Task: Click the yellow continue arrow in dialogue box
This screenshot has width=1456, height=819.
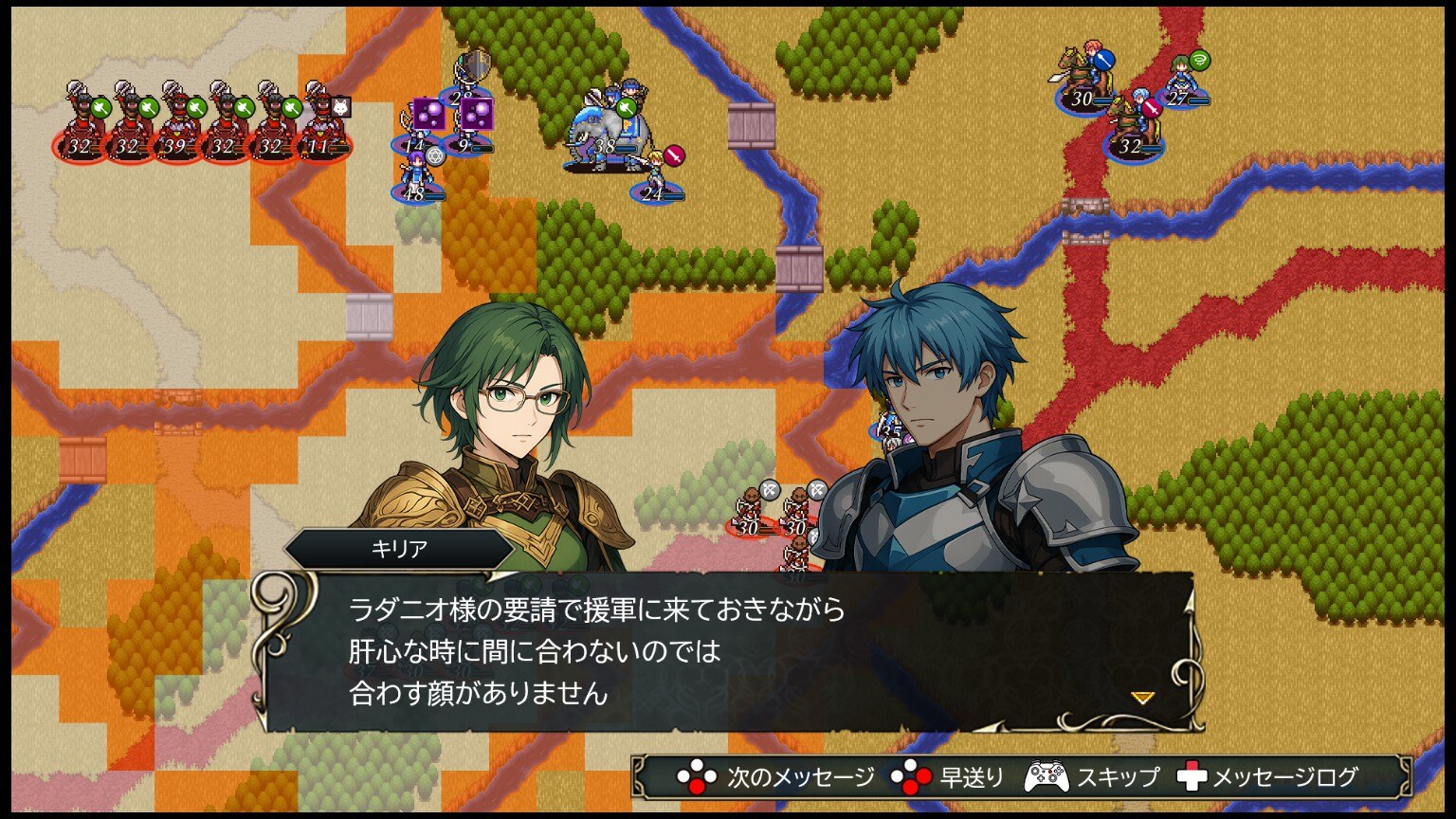Action: 1142,698
